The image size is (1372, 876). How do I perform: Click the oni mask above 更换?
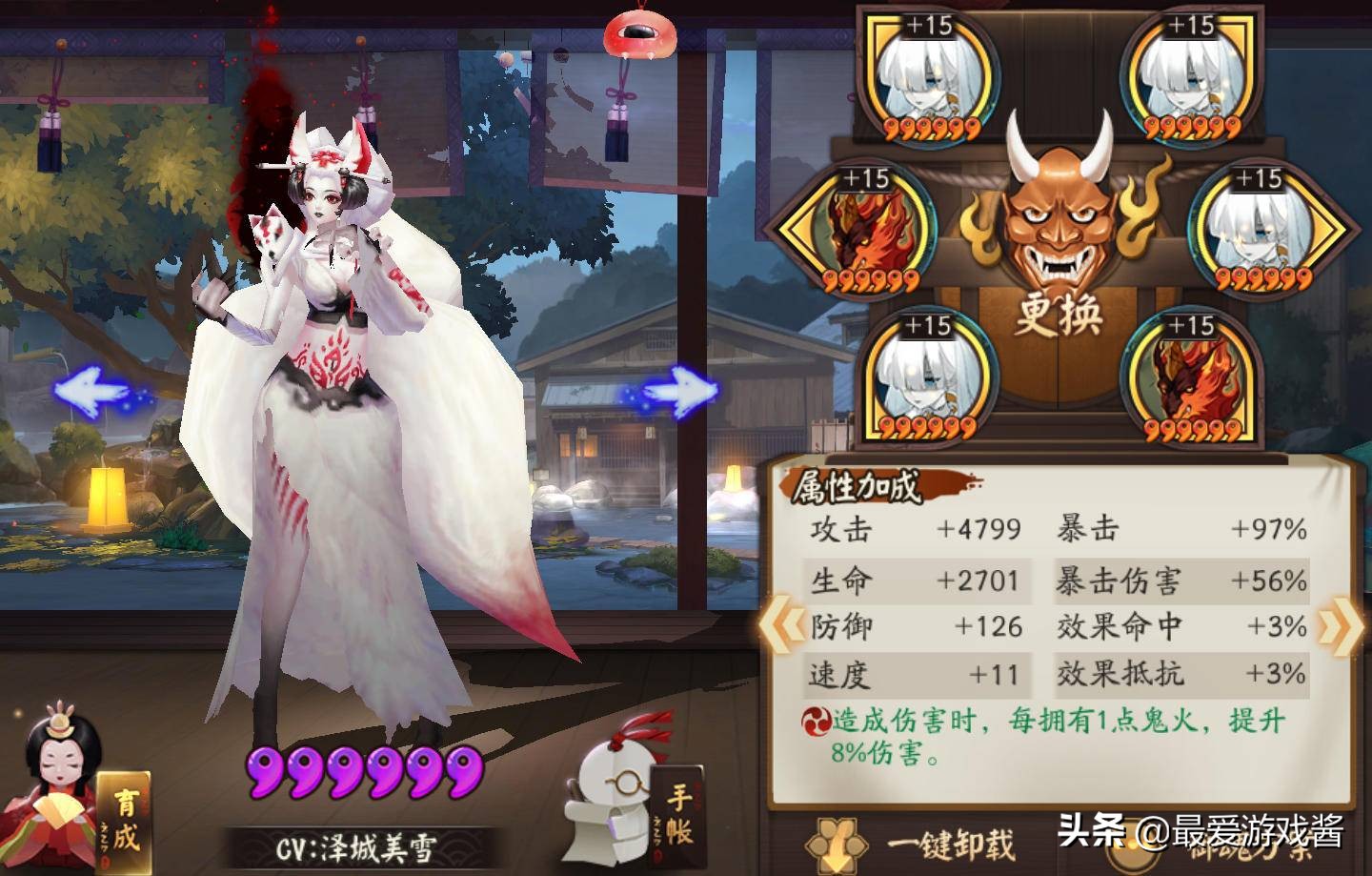1056,214
